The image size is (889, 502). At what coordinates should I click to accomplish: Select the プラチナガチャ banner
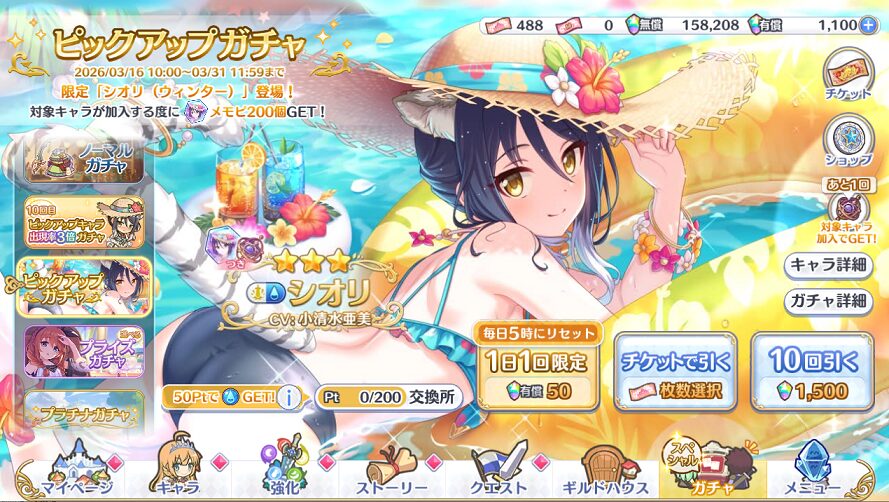(x=84, y=412)
